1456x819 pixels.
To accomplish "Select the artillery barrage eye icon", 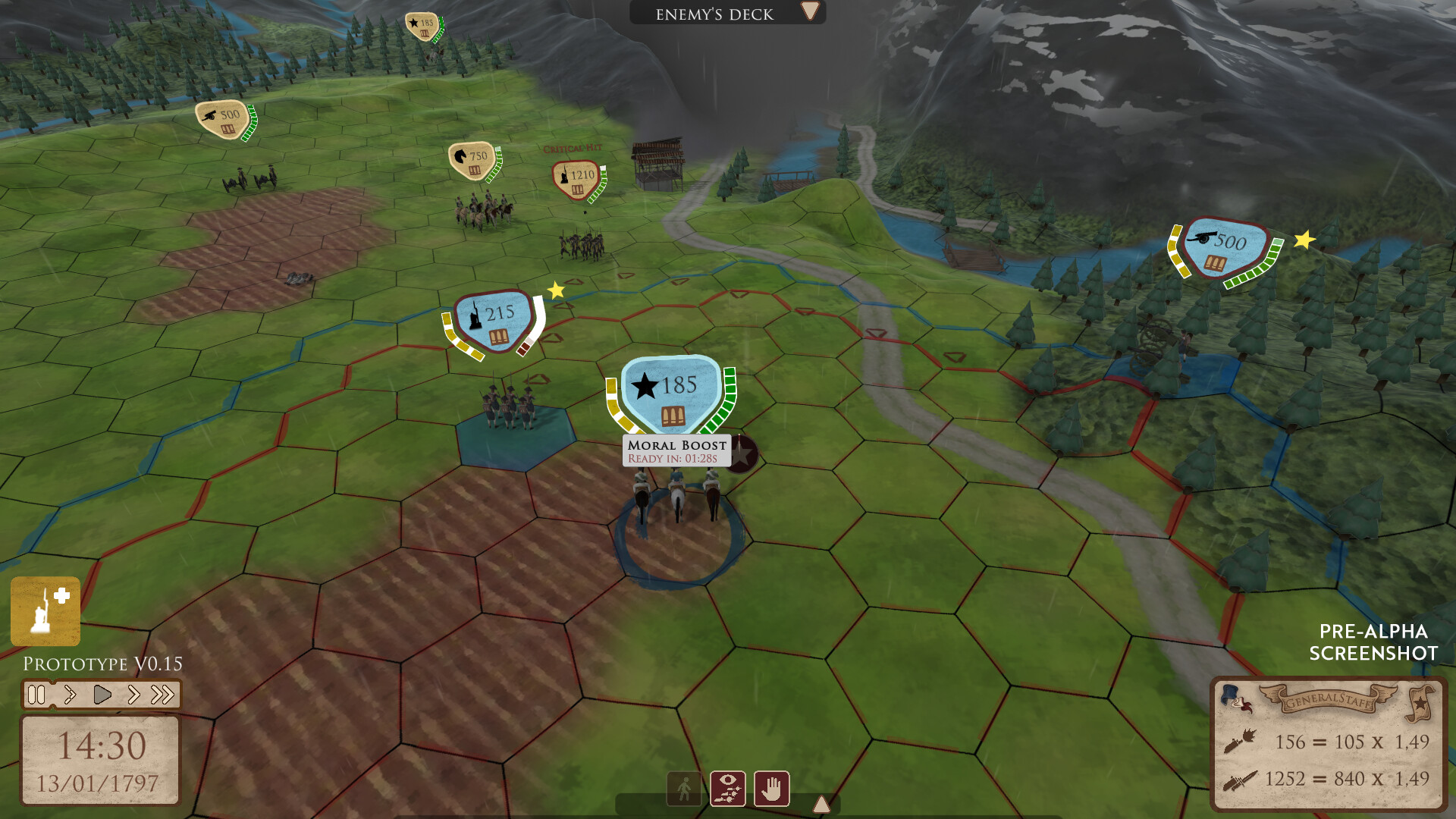I will pos(728,789).
